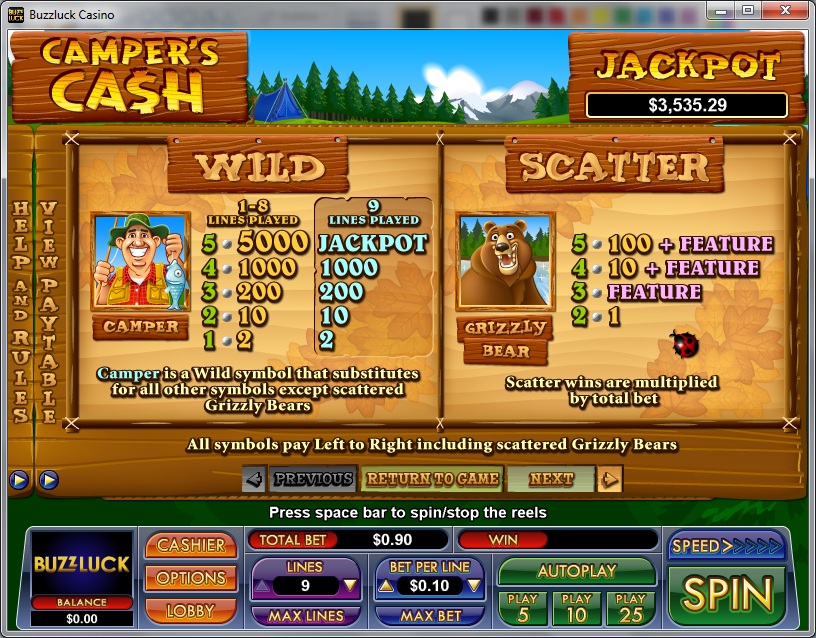
Task: Choose Play 10 autoplay spins
Action: (575, 606)
